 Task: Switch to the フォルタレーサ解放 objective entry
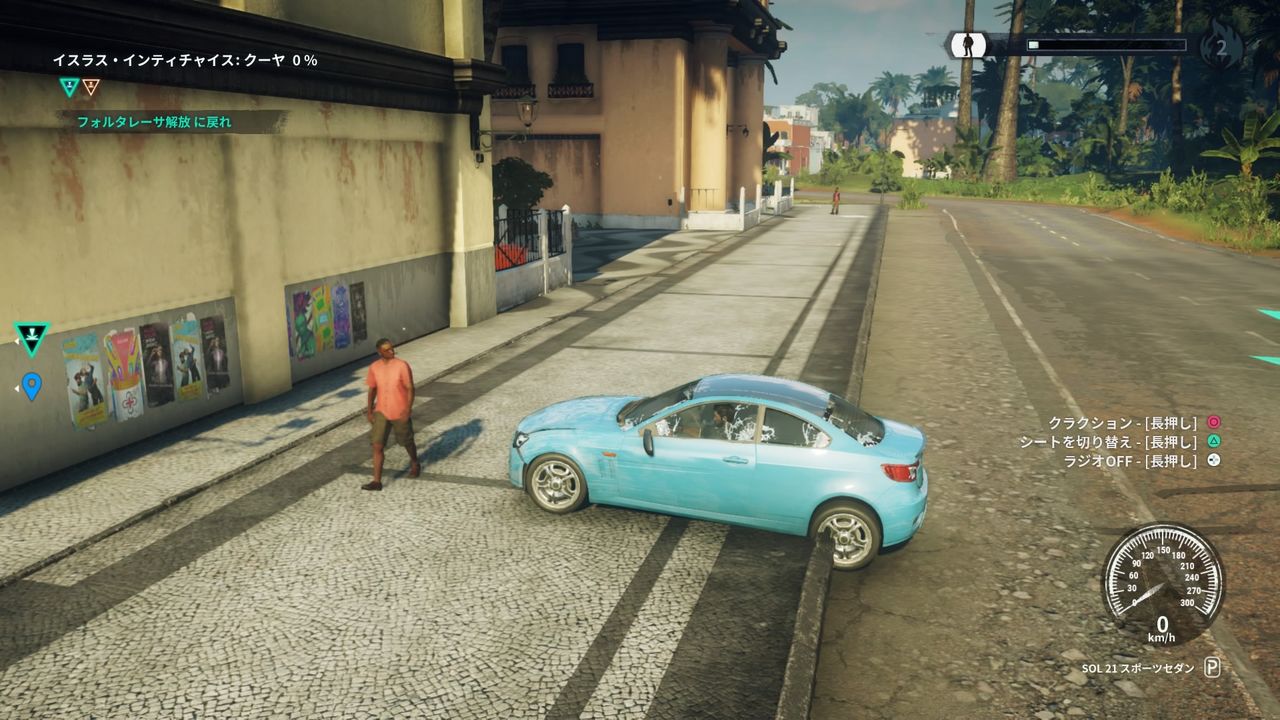(x=153, y=119)
